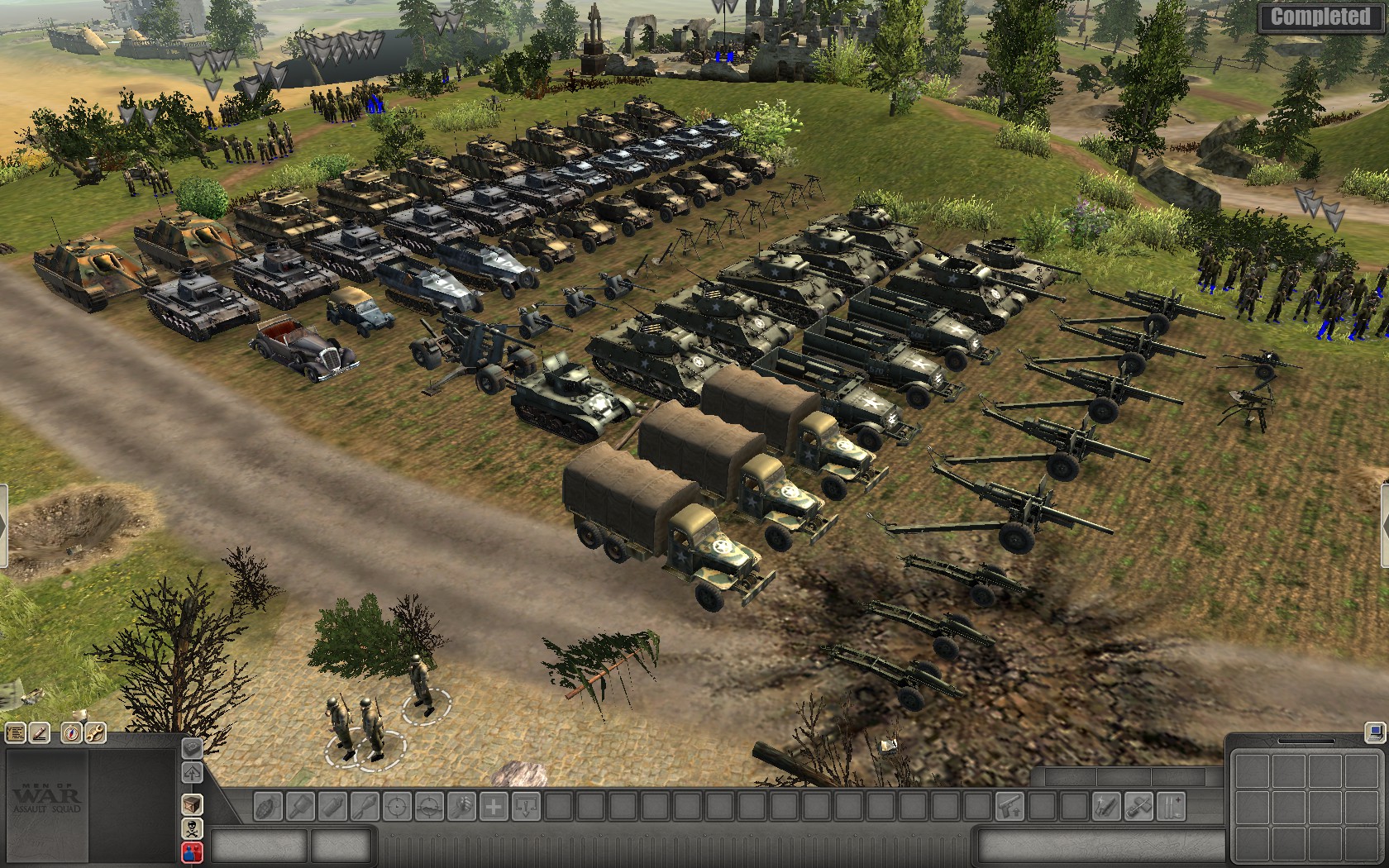Toggle the skull and crossbones button
The height and width of the screenshot is (868, 1389).
(x=192, y=828)
